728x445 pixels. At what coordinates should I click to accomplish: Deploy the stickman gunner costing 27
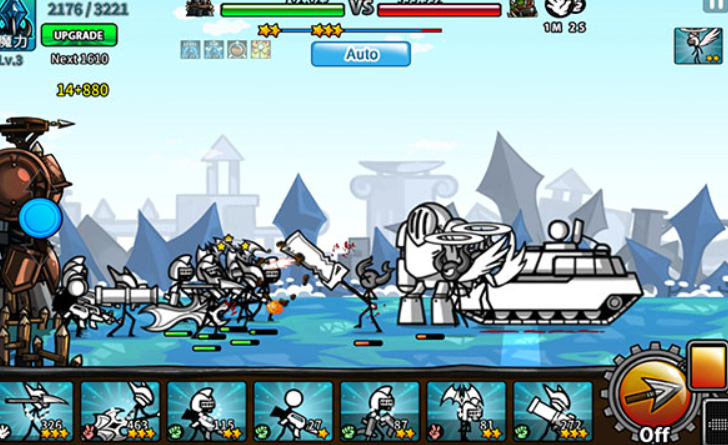[293, 410]
